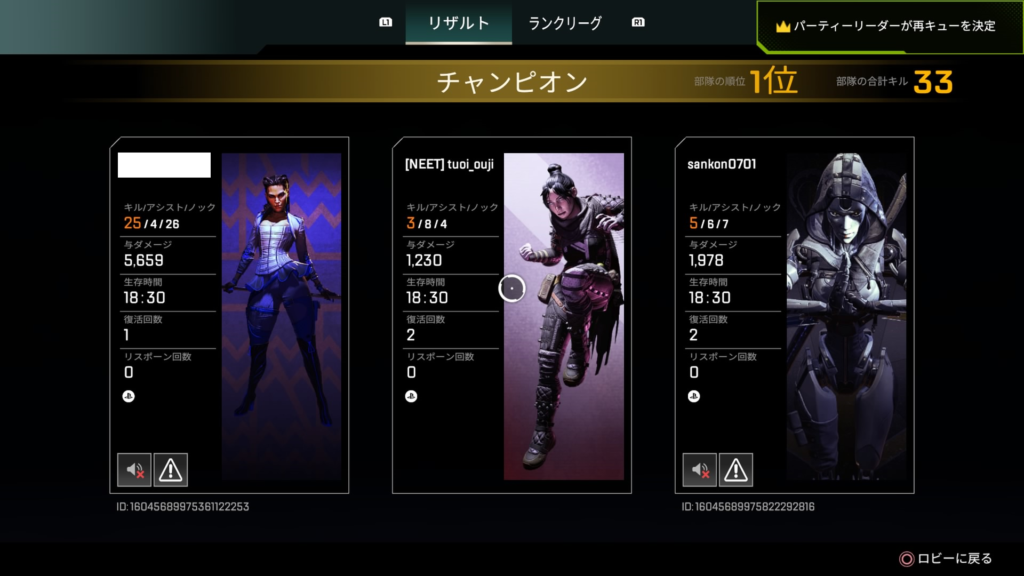Mute the player on the Loba card
This screenshot has width=1024, height=576.
click(x=134, y=469)
